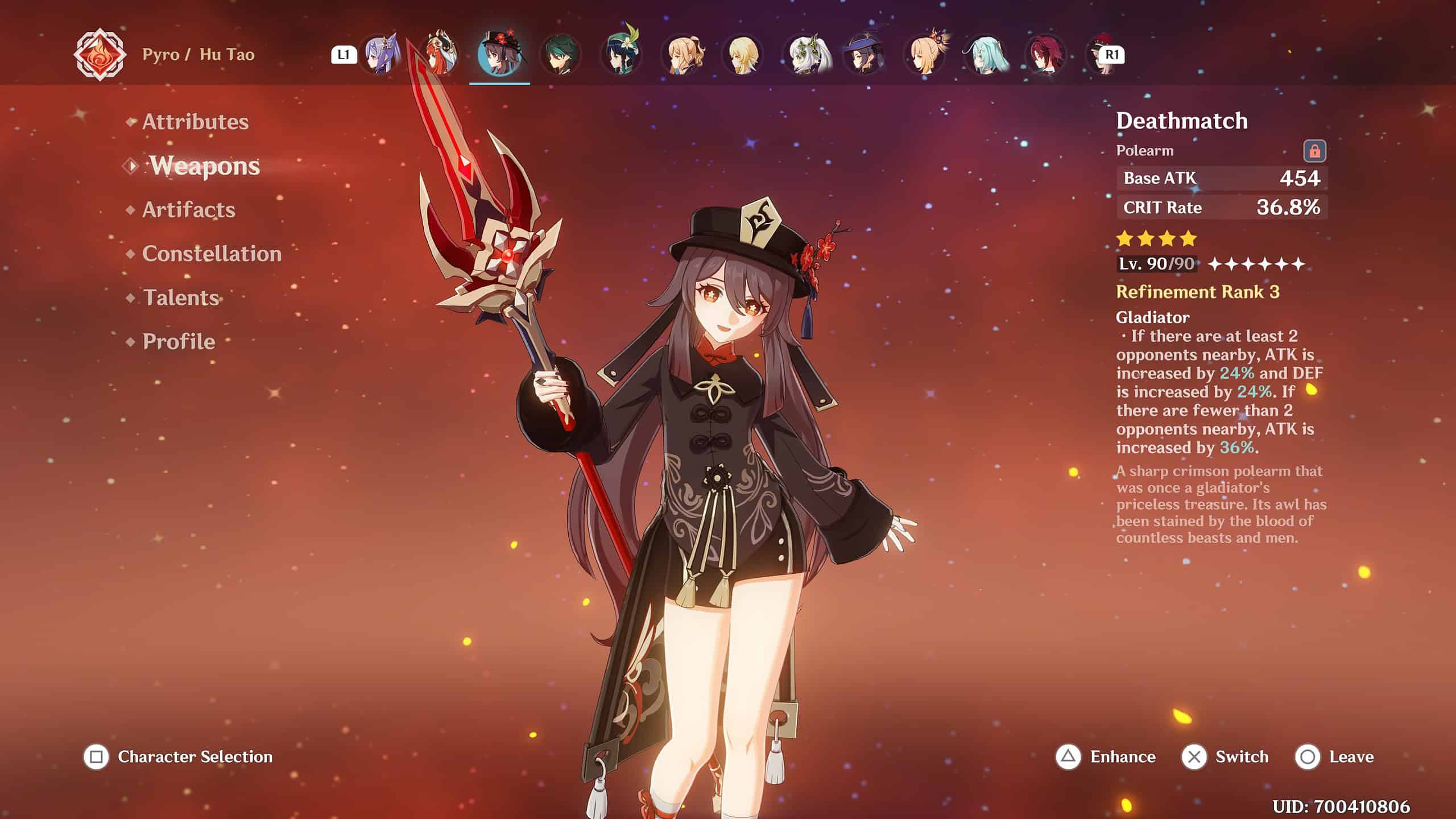This screenshot has width=1456, height=819.
Task: Pick Yoimiya's portrait with orange hair ornament
Action: pos(925,55)
